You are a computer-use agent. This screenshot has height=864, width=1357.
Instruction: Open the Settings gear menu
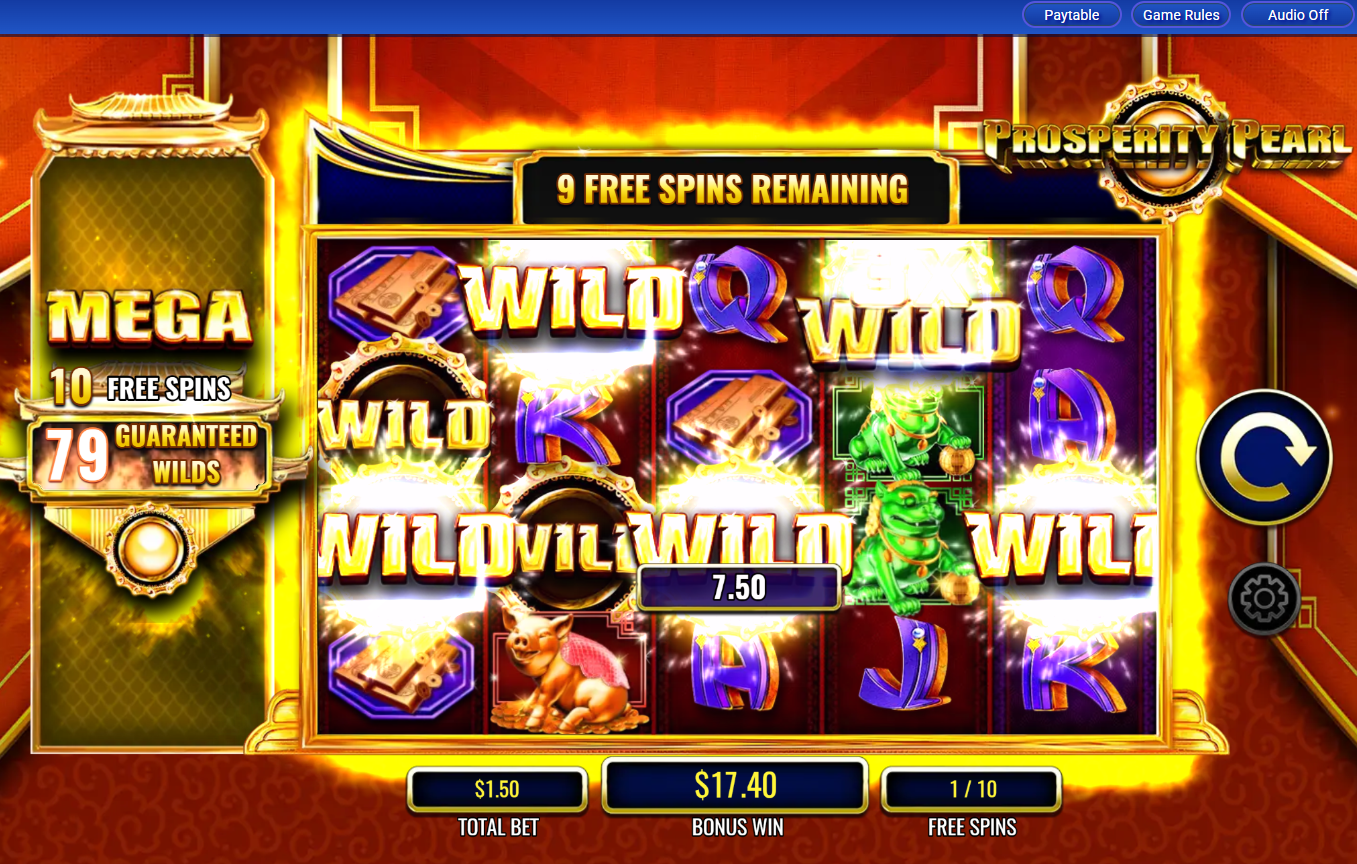pyautogui.click(x=1262, y=600)
